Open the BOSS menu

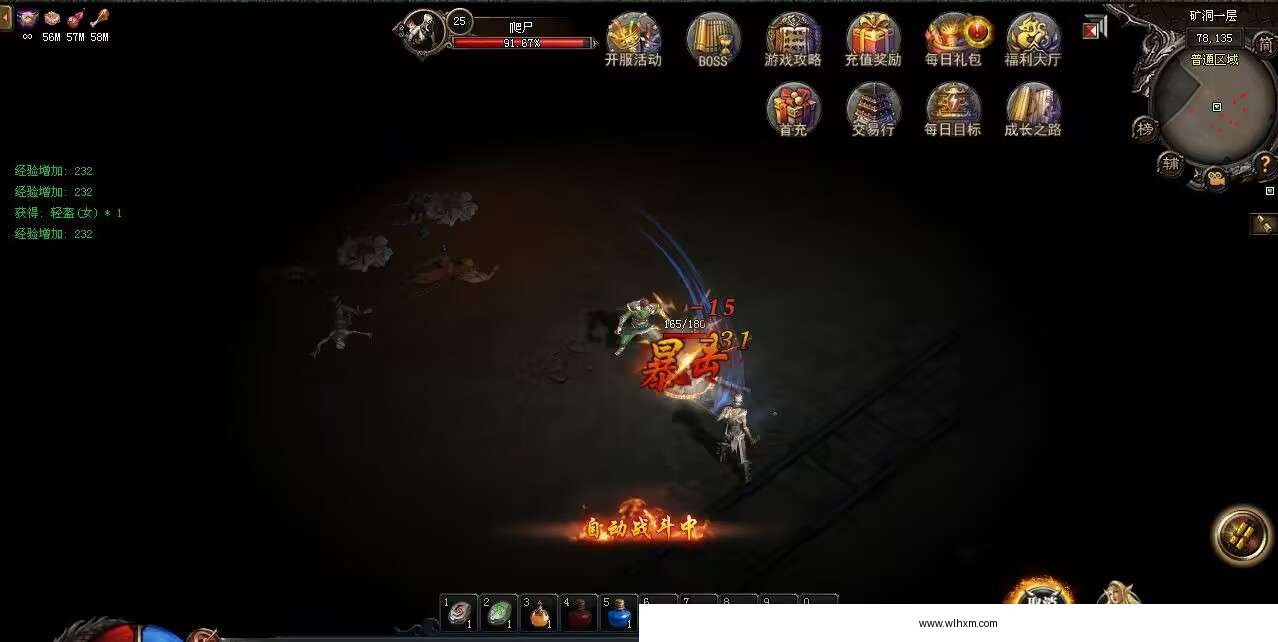tap(713, 38)
